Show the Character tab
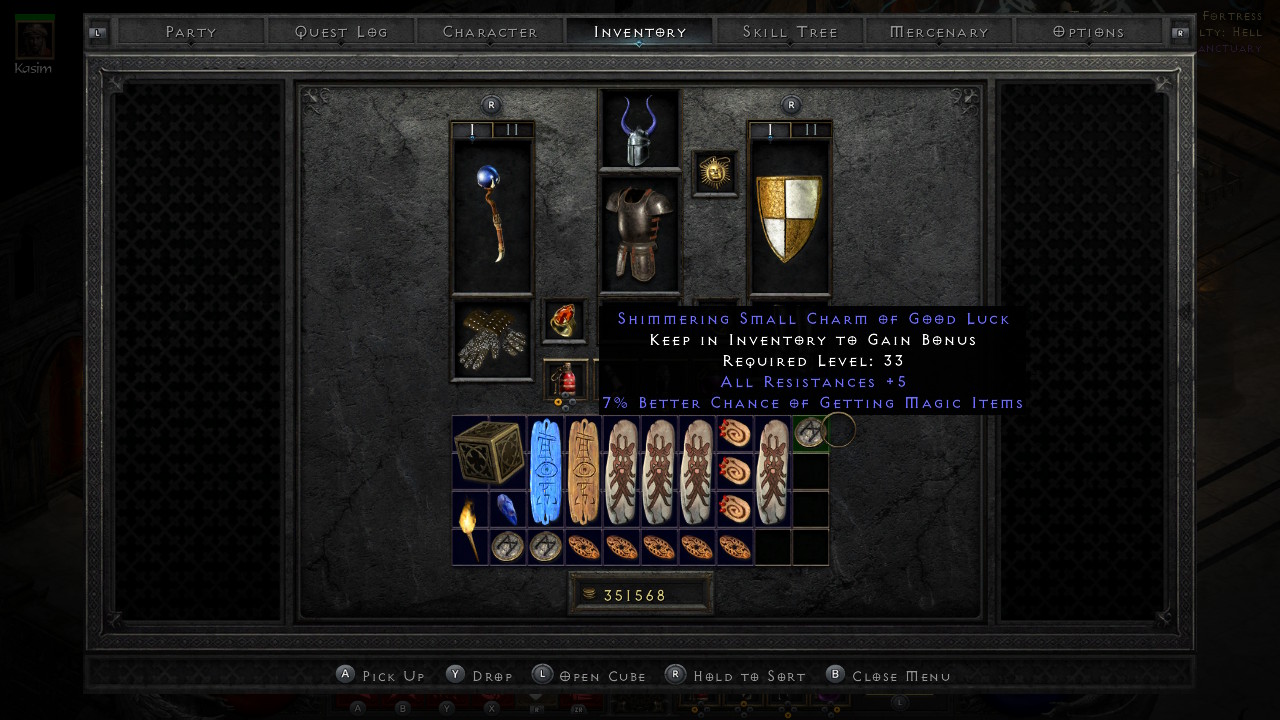 click(490, 32)
